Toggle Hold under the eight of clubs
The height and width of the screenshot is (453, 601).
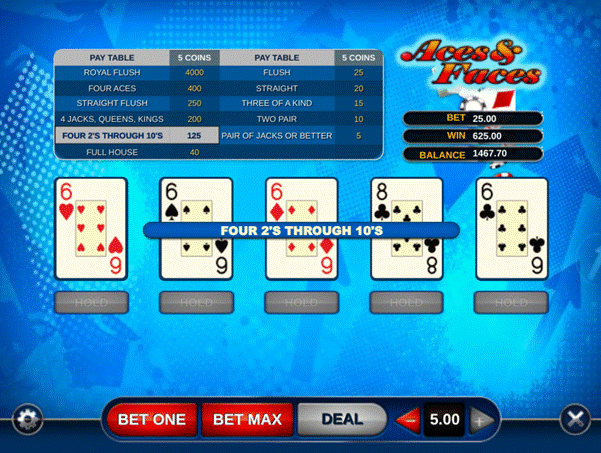[406, 302]
